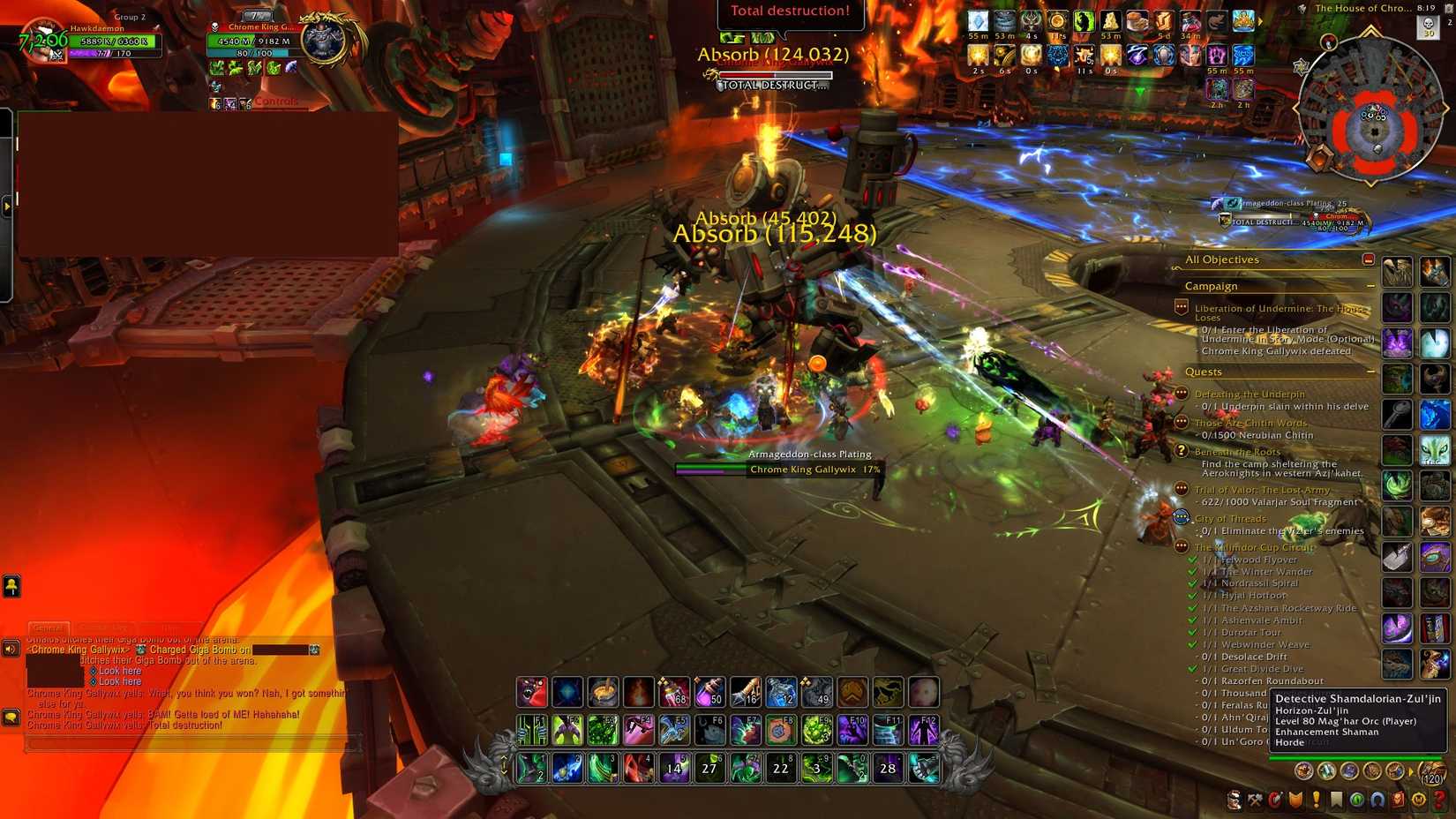Viewport: 1456px width, 819px height.
Task: Switch to the General chat tab
Action: [49, 627]
